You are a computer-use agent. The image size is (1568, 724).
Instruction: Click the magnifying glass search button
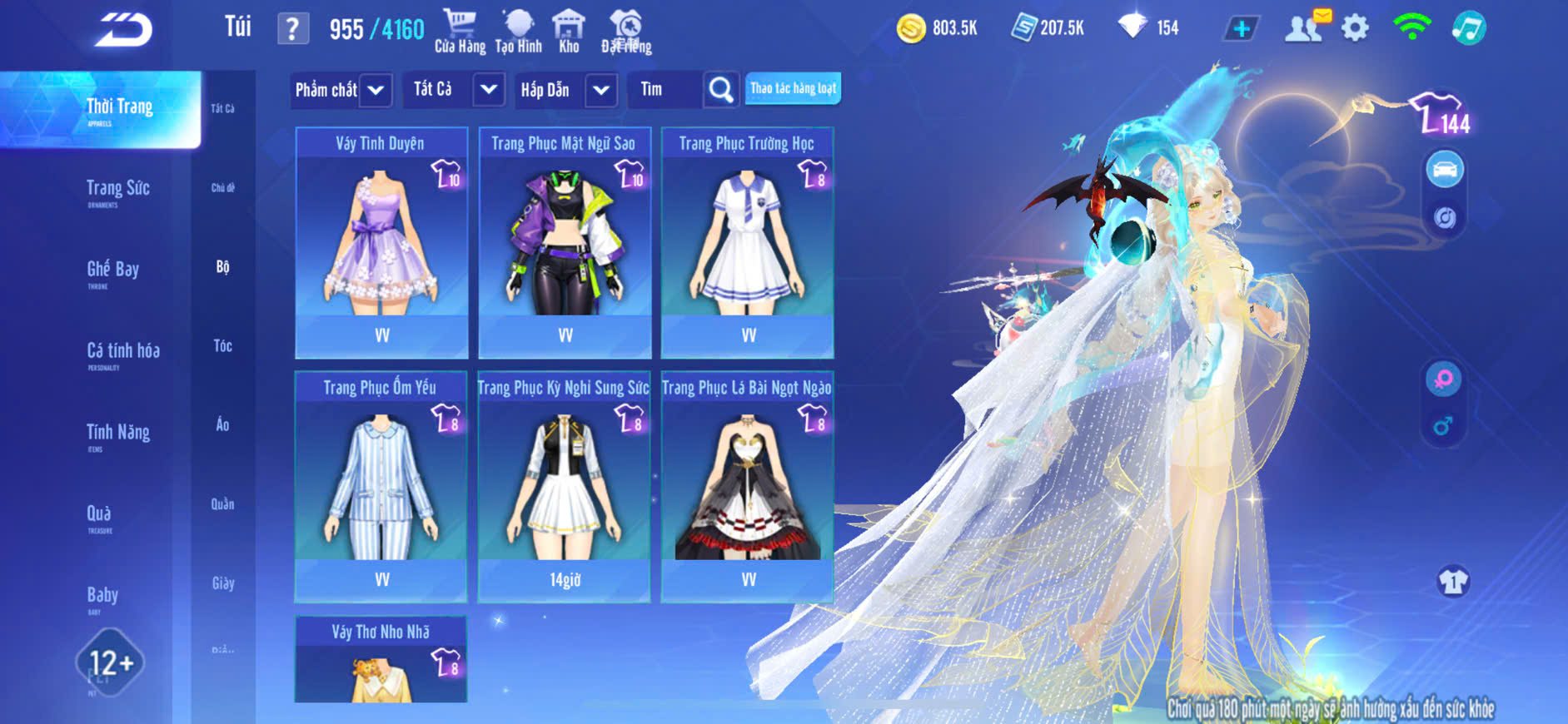click(x=720, y=89)
